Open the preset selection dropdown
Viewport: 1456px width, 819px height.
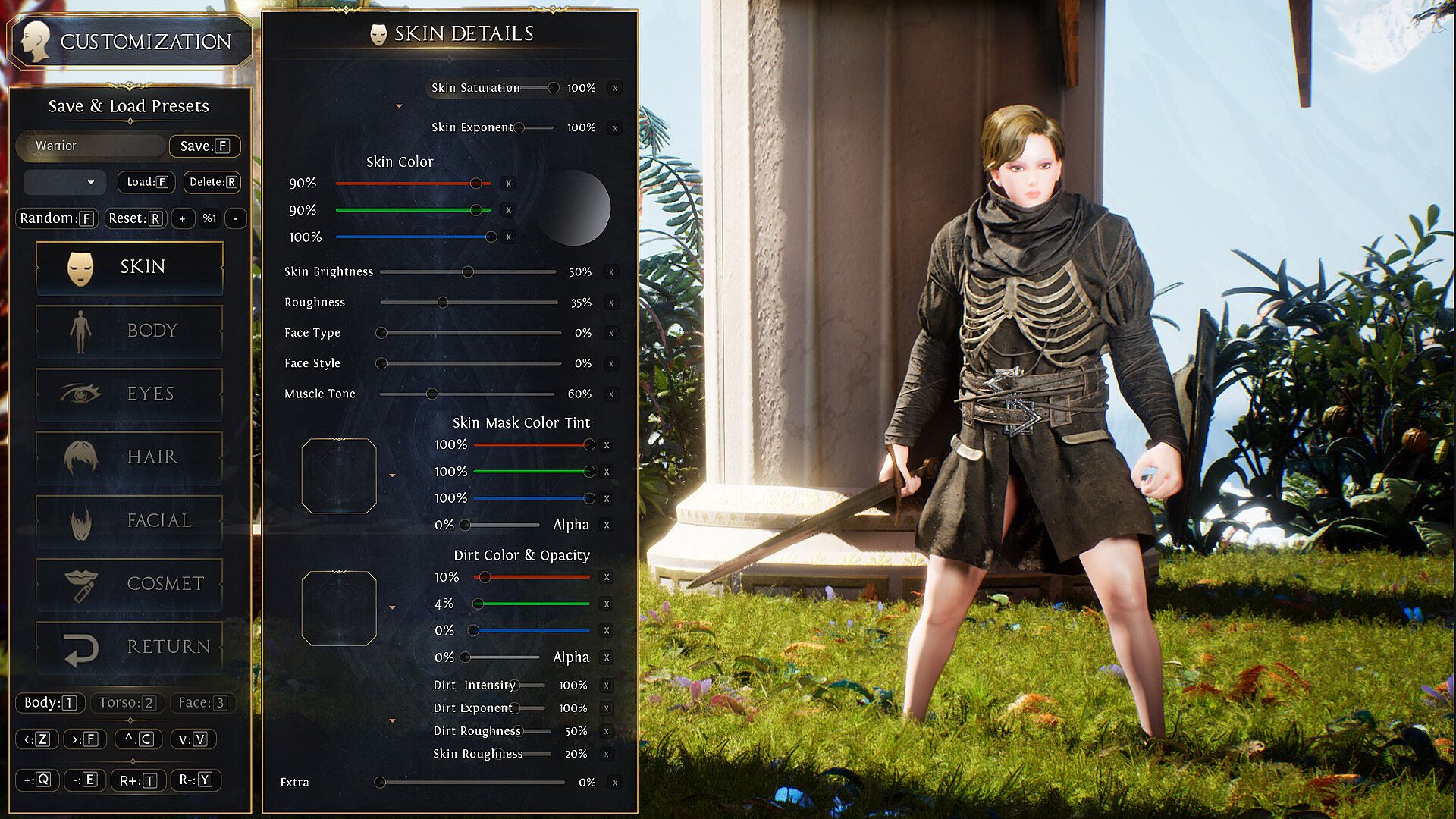[x=64, y=182]
